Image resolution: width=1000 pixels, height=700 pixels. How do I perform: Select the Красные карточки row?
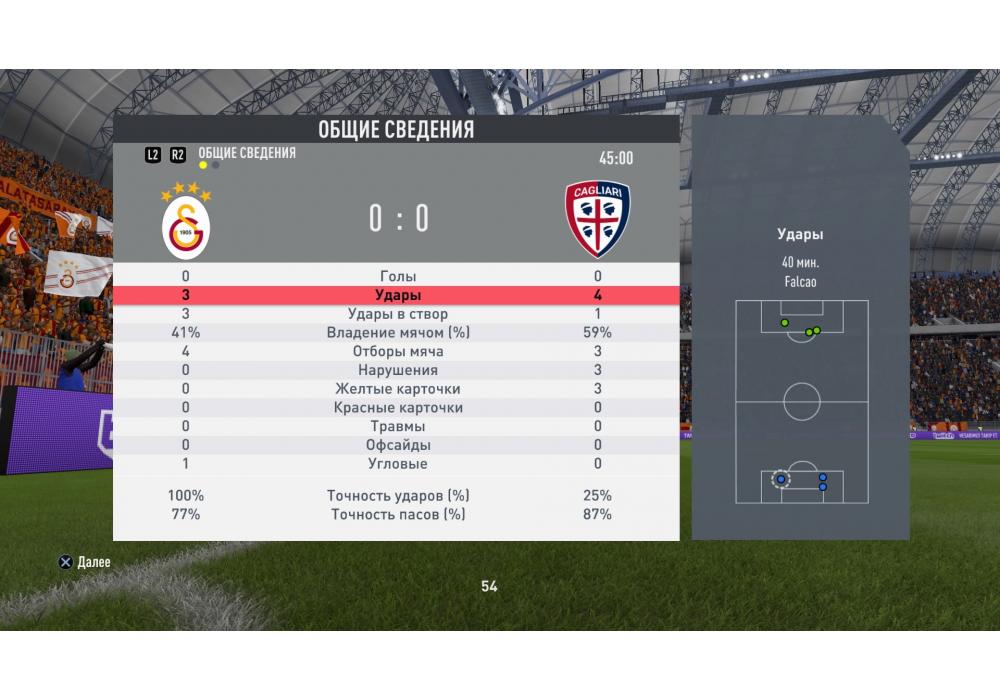pyautogui.click(x=397, y=408)
